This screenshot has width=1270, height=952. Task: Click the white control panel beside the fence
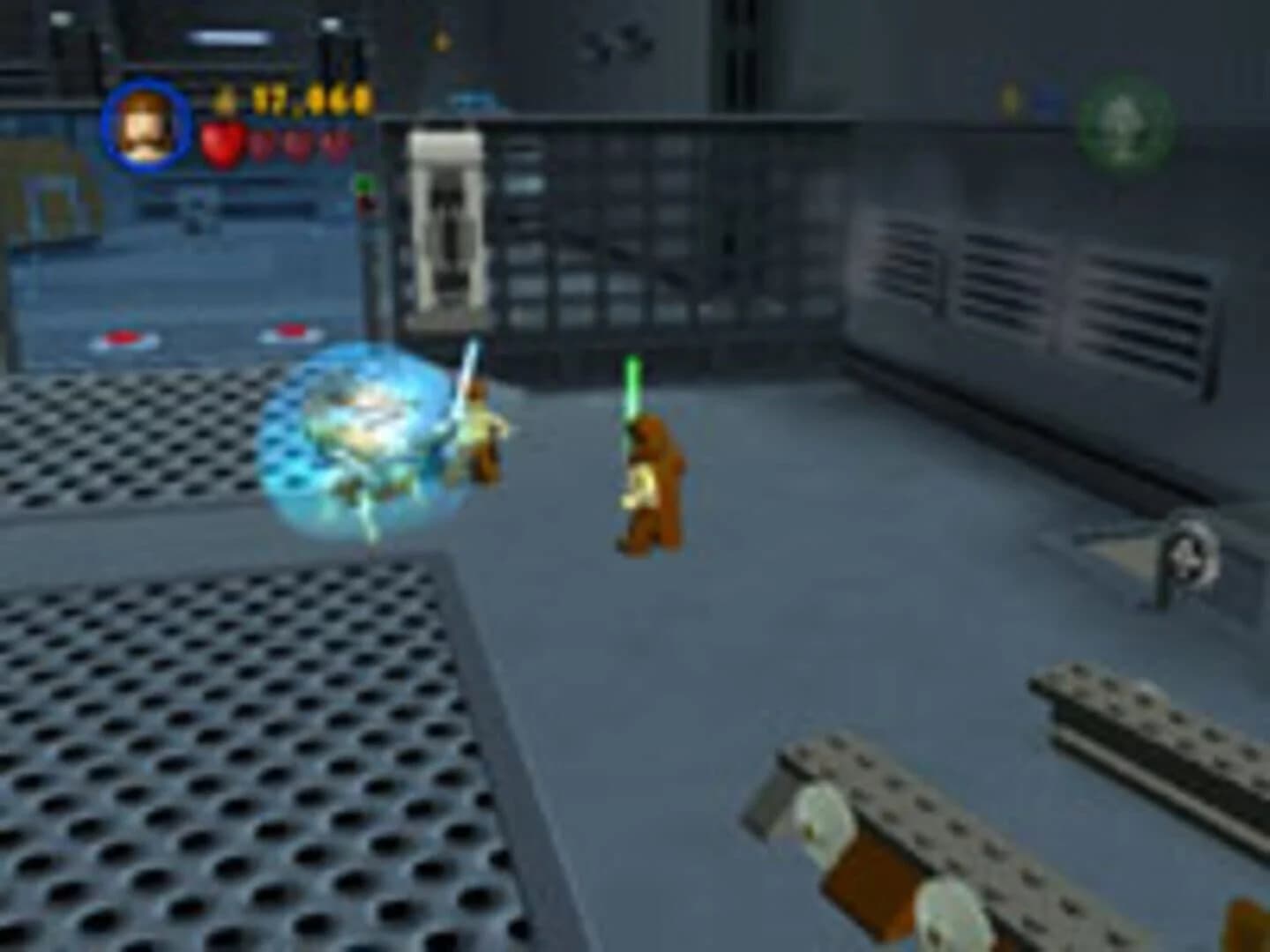(448, 225)
